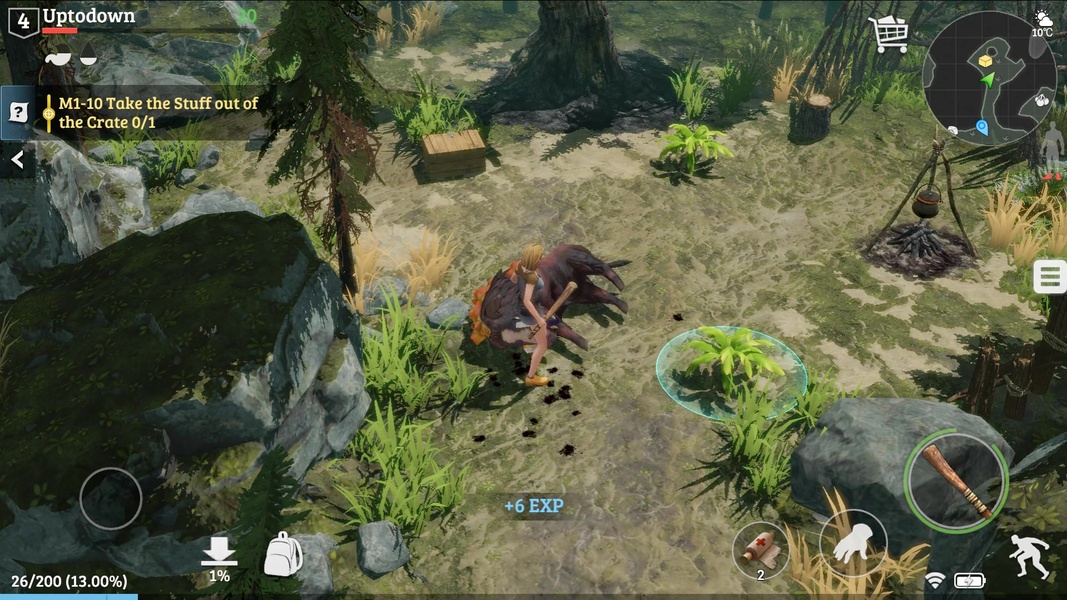
Task: Tap the virtual movement joystick
Action: click(x=110, y=498)
